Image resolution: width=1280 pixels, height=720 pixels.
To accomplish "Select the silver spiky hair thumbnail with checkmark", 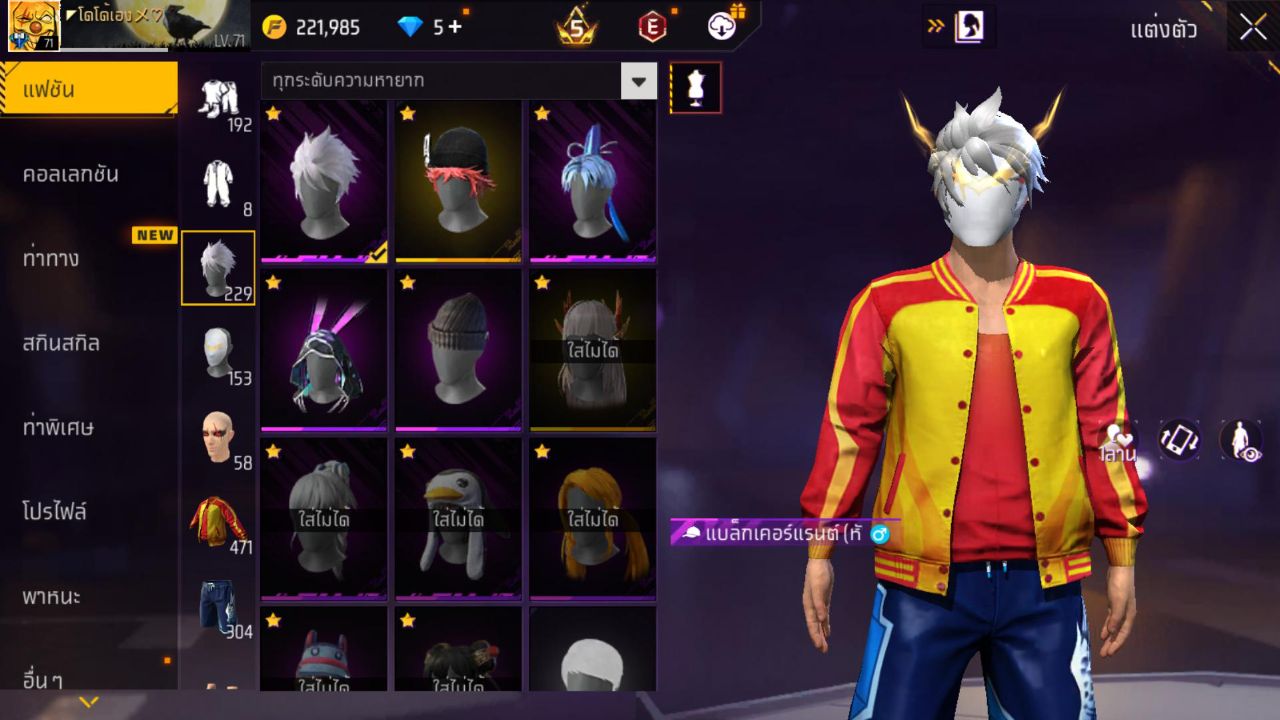I will 323,180.
